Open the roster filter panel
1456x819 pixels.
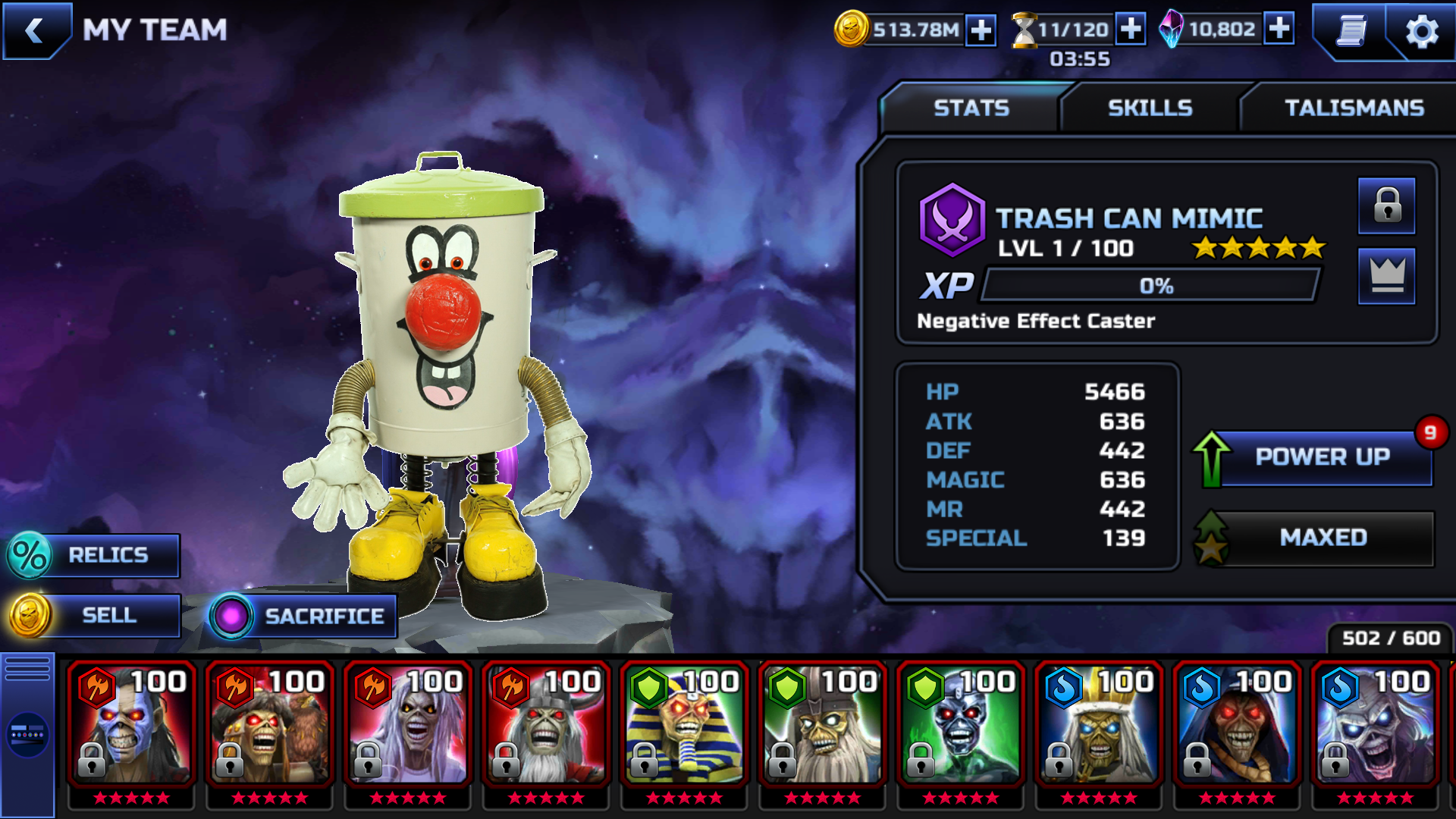point(27,734)
